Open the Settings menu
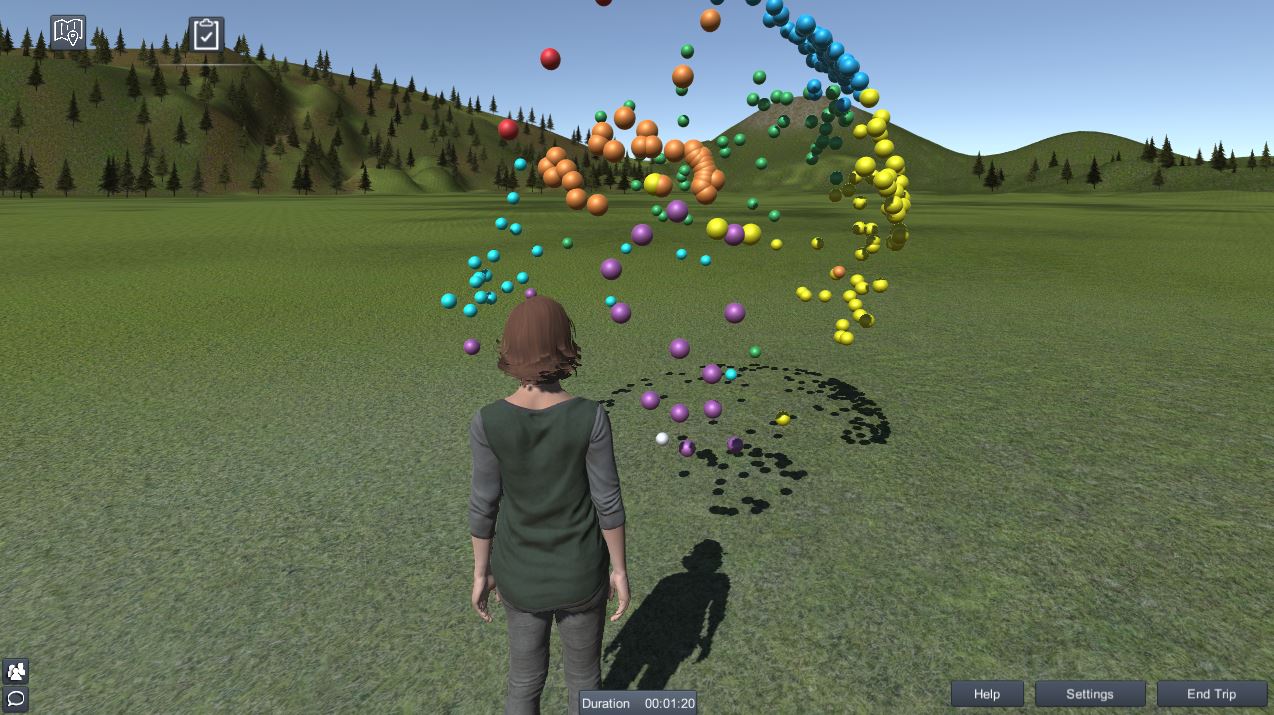The width and height of the screenshot is (1274, 715). [1089, 694]
